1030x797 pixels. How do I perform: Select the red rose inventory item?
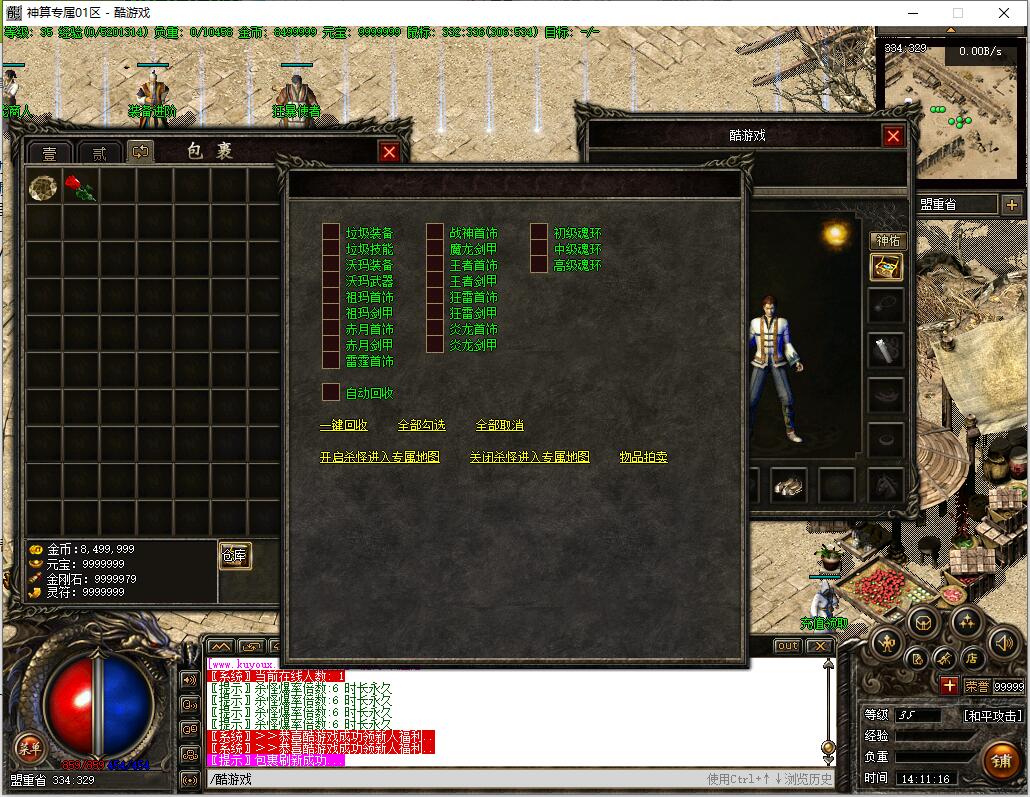81,188
